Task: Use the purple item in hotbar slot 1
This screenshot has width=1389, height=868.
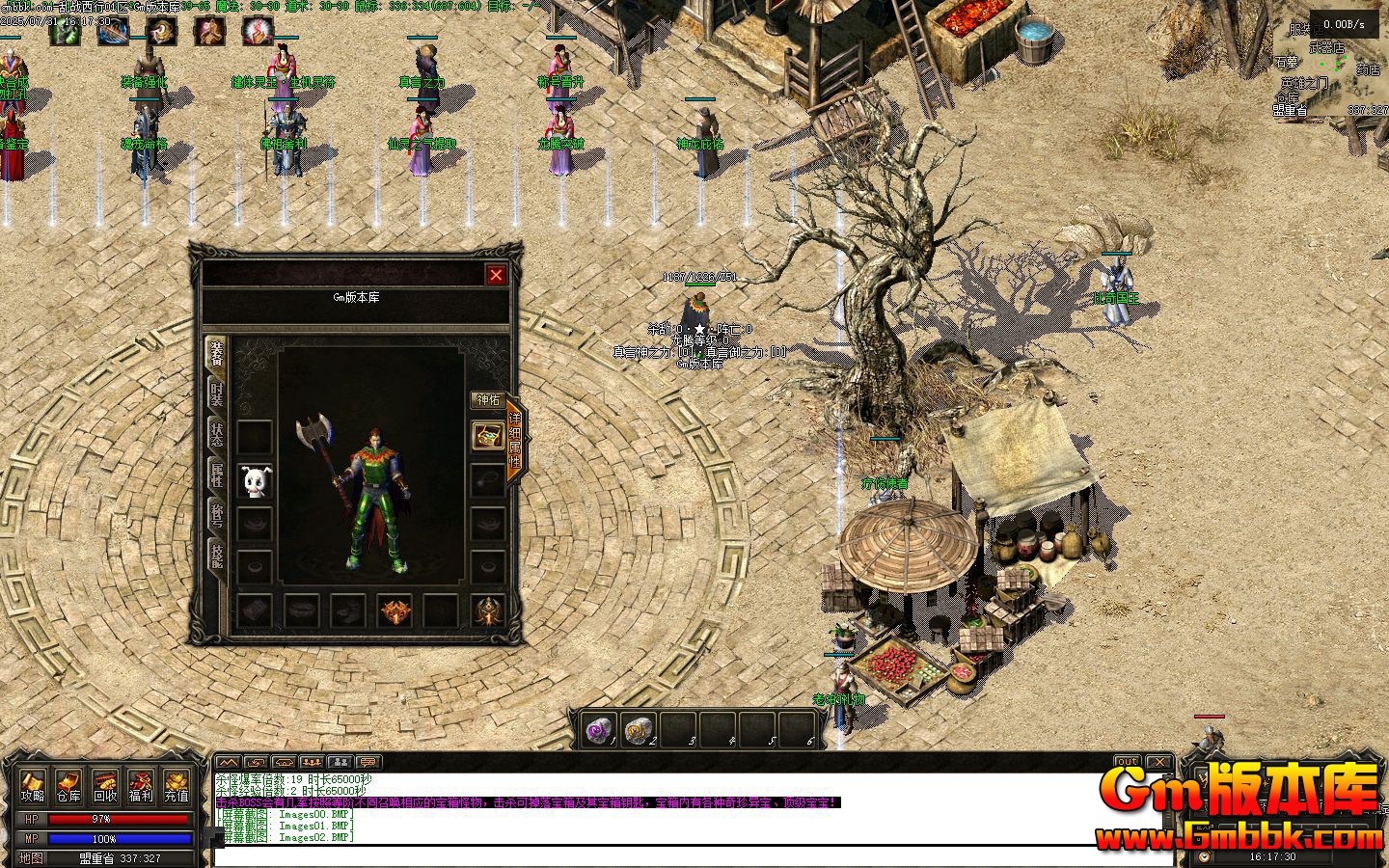Action: [x=598, y=731]
